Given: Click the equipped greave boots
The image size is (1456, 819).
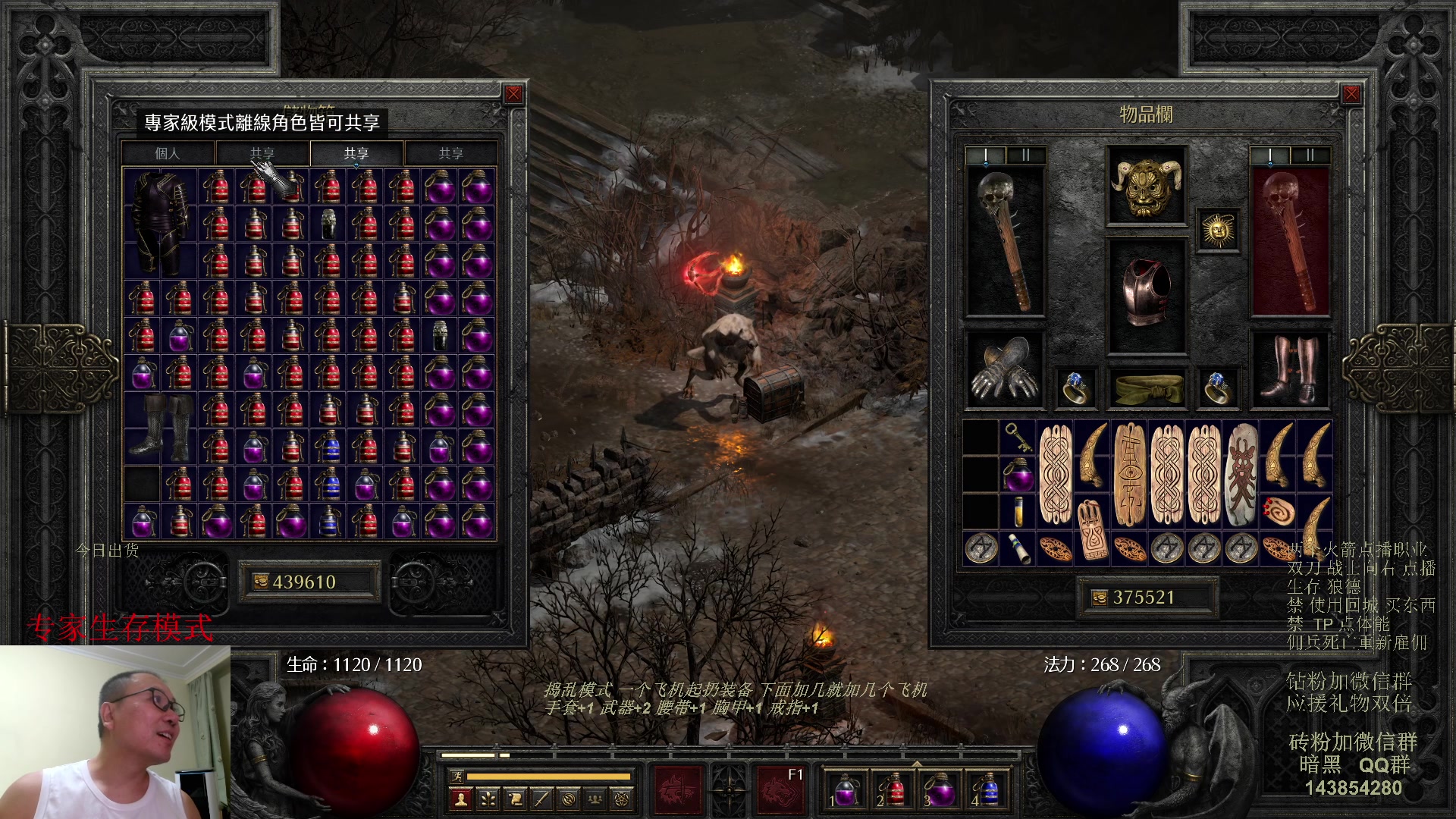Looking at the screenshot, I should click(x=1289, y=369).
